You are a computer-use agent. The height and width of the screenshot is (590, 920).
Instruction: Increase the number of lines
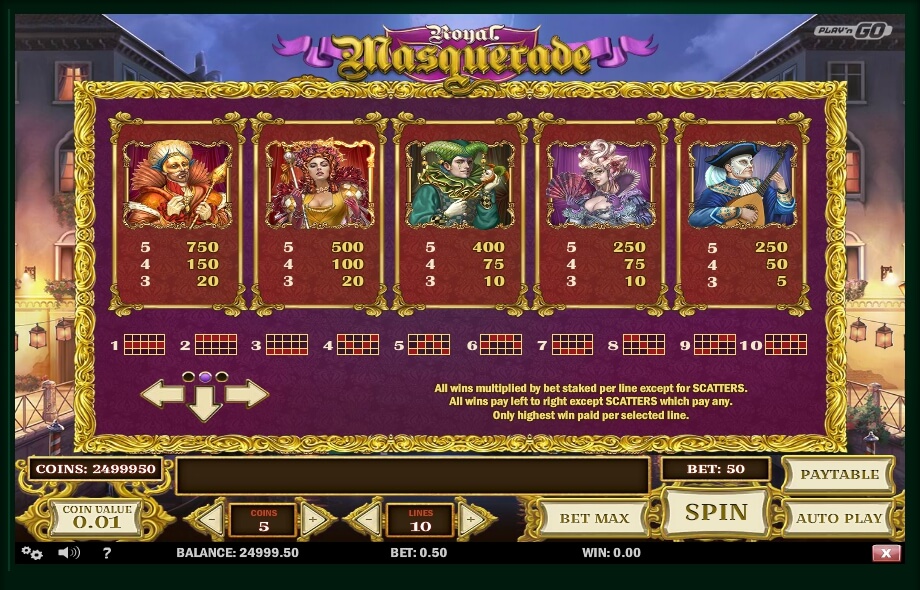point(472,520)
